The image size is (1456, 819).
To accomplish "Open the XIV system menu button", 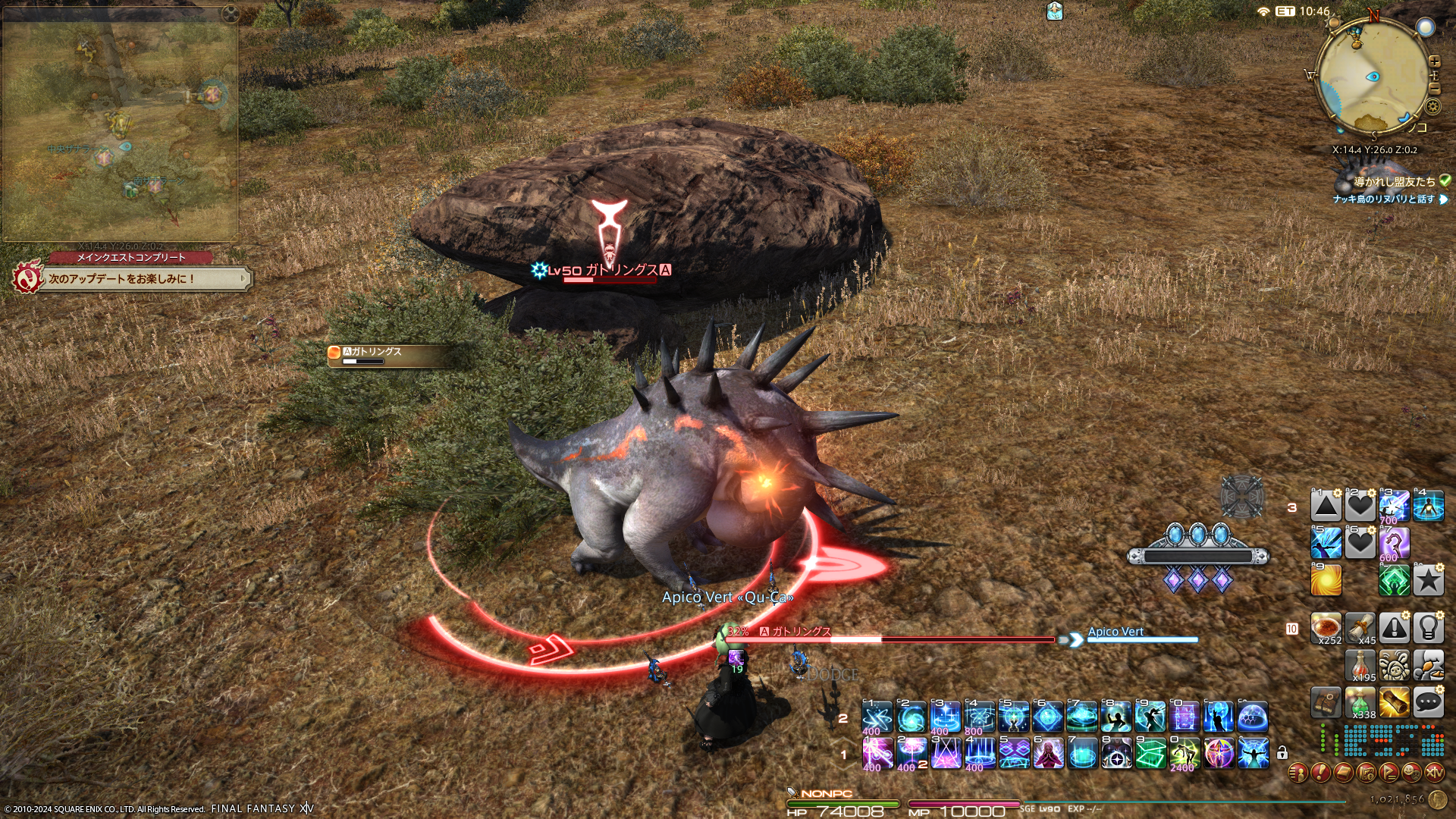I will coord(1434,773).
